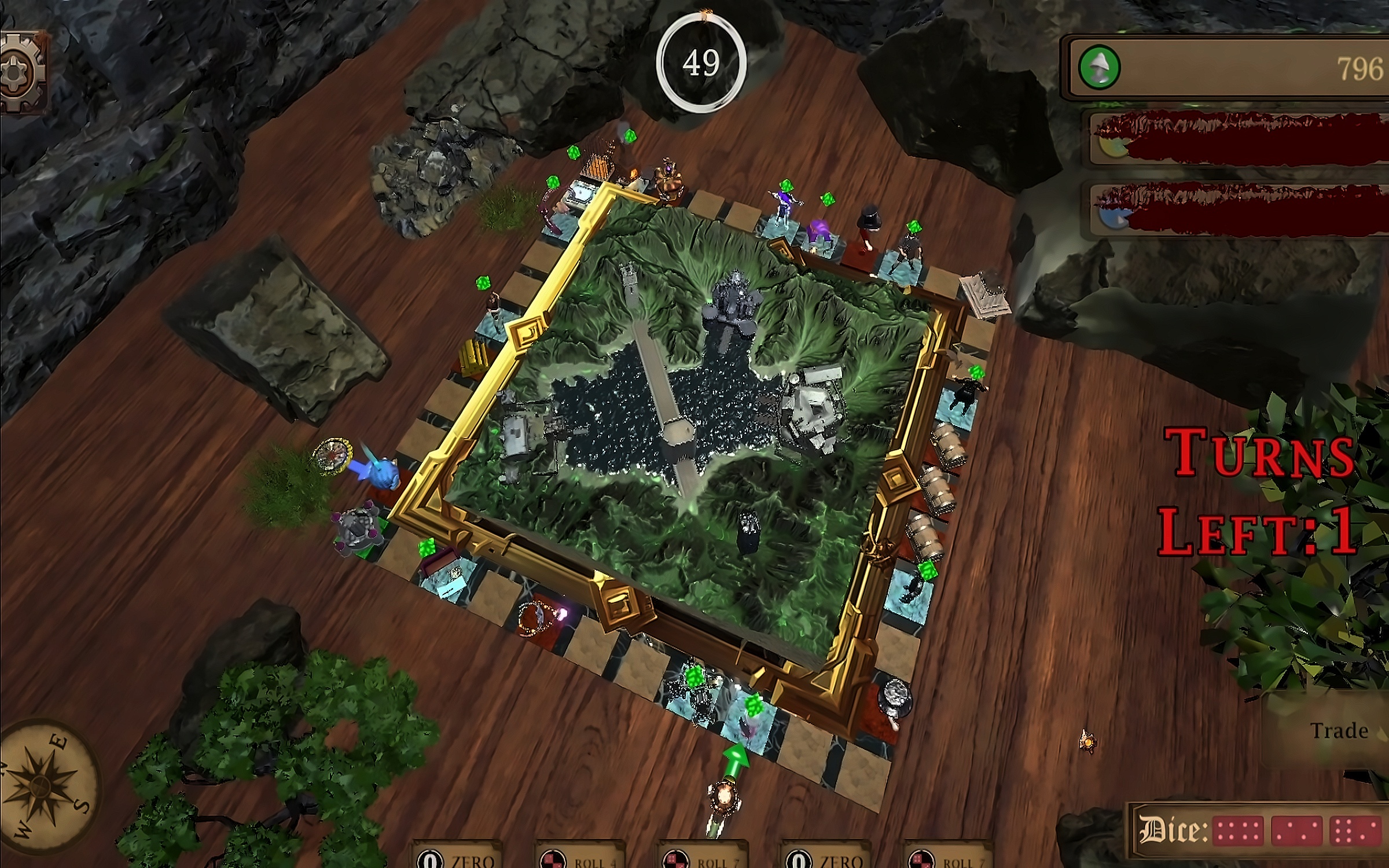Screen dimensions: 1389x868
Task: Click the Trade button
Action: click(1338, 731)
